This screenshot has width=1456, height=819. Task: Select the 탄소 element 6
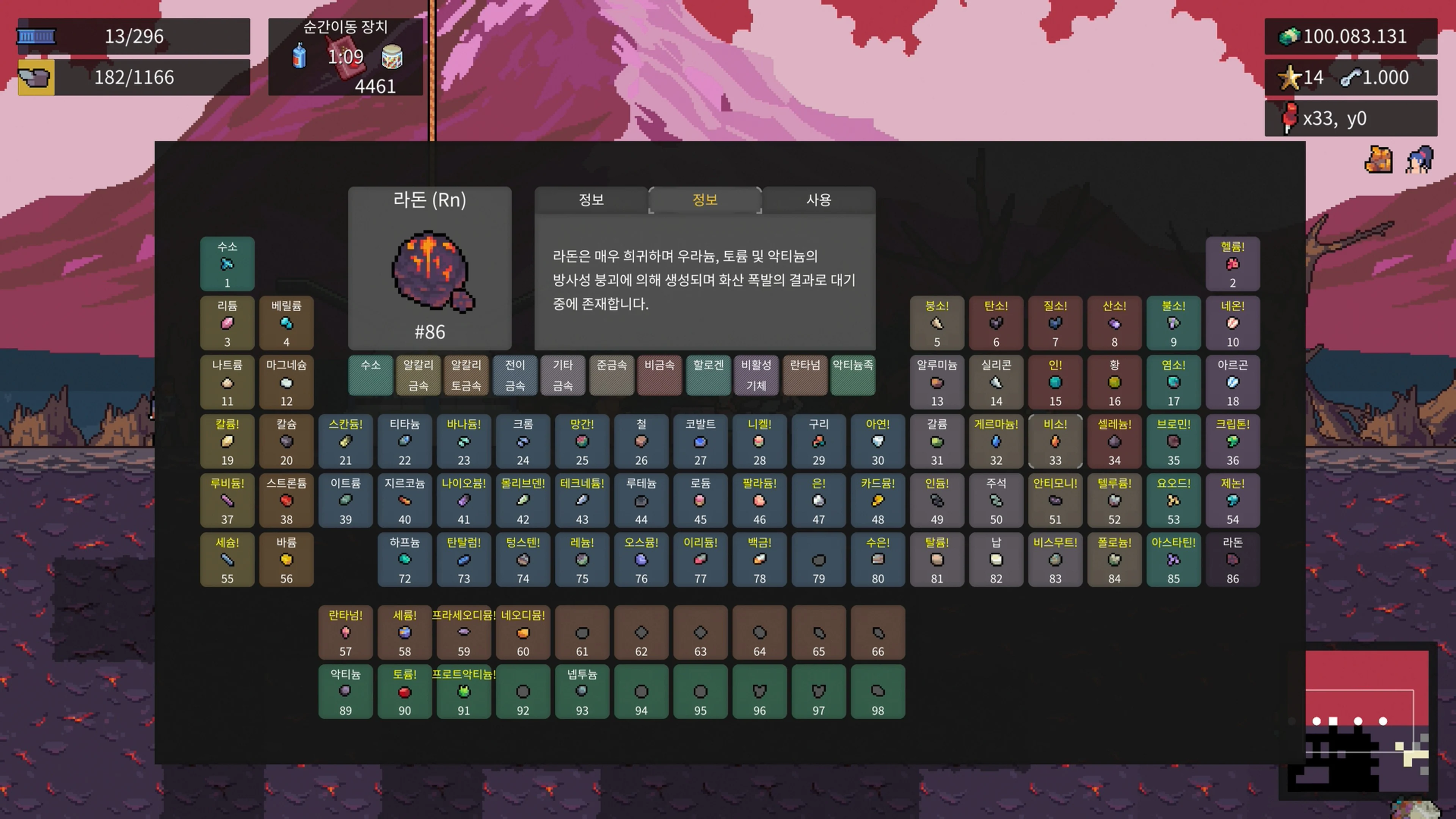point(996,323)
